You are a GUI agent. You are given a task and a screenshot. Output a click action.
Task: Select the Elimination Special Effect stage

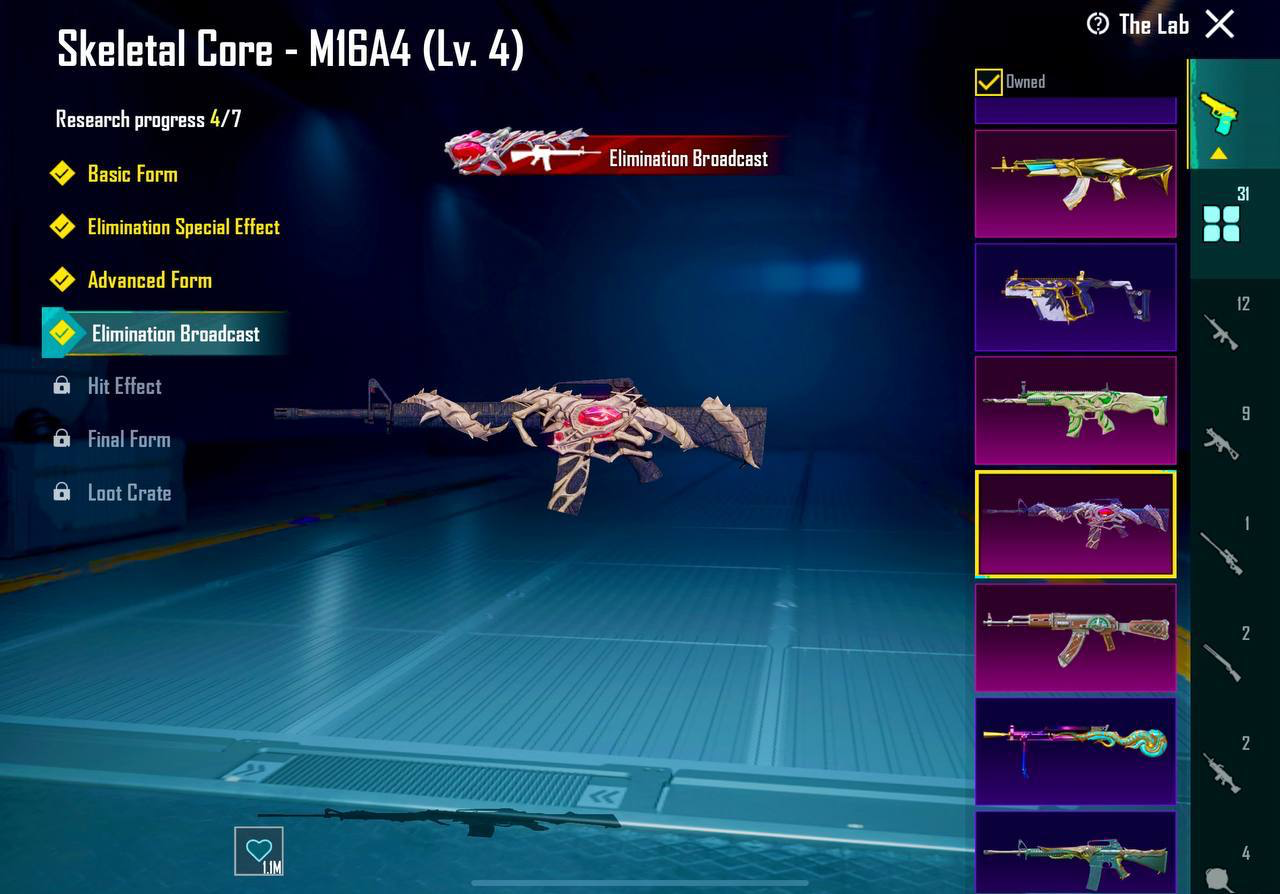coord(183,227)
